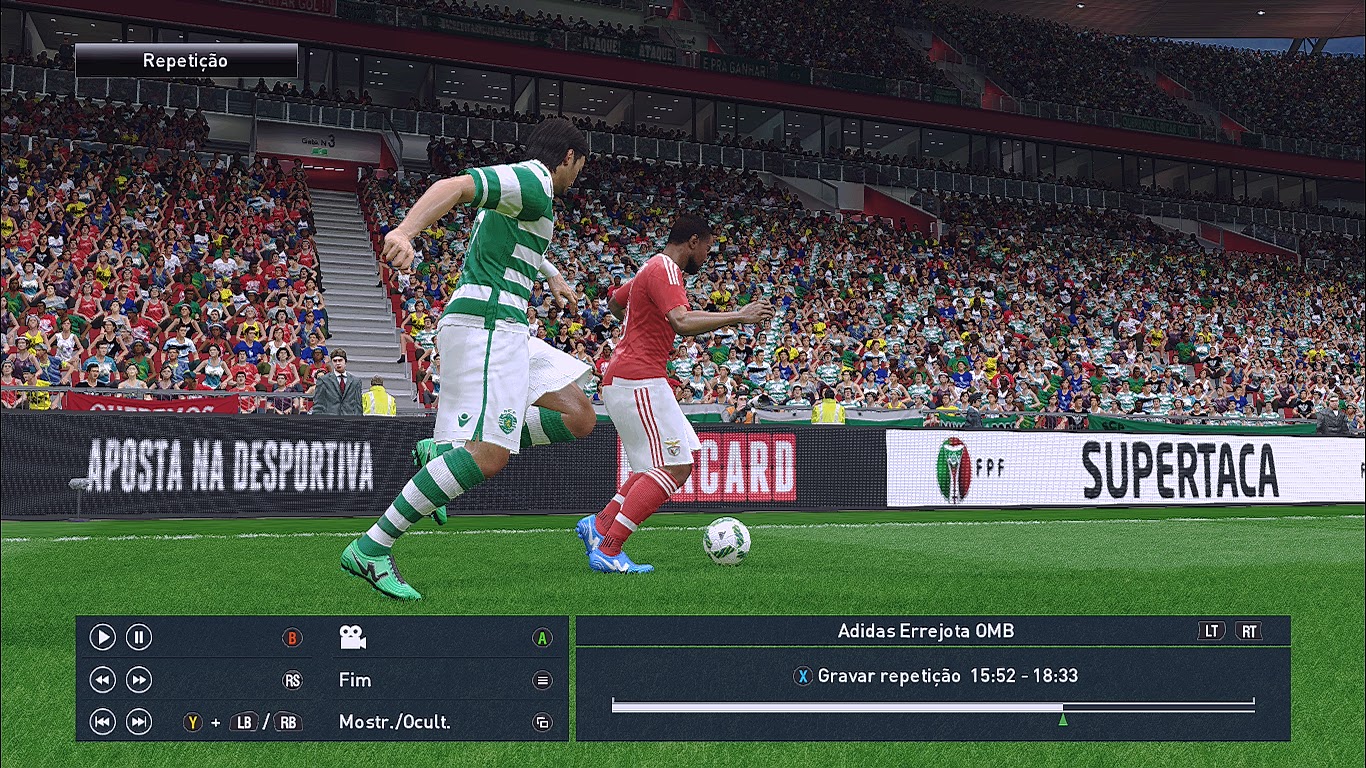Screen dimensions: 1366x768
Task: Skip to the next replay segment
Action: pyautogui.click(x=139, y=722)
